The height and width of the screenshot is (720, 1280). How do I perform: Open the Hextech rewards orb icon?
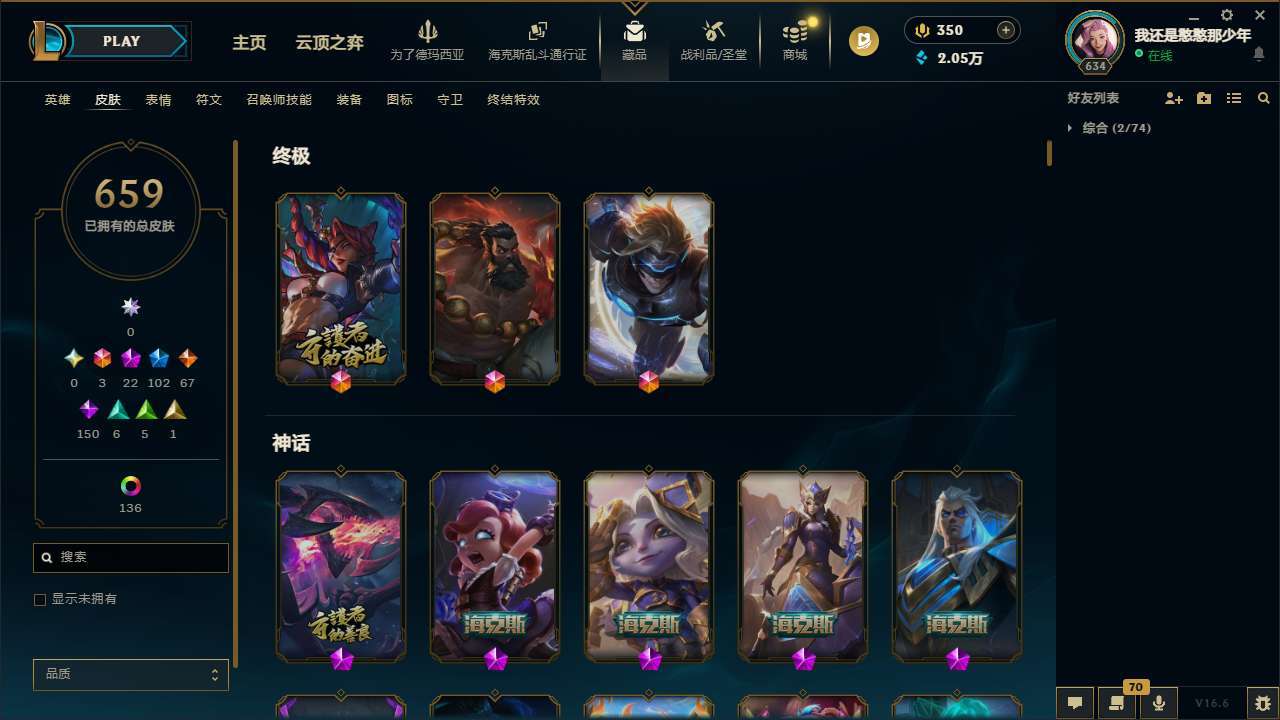click(x=862, y=41)
